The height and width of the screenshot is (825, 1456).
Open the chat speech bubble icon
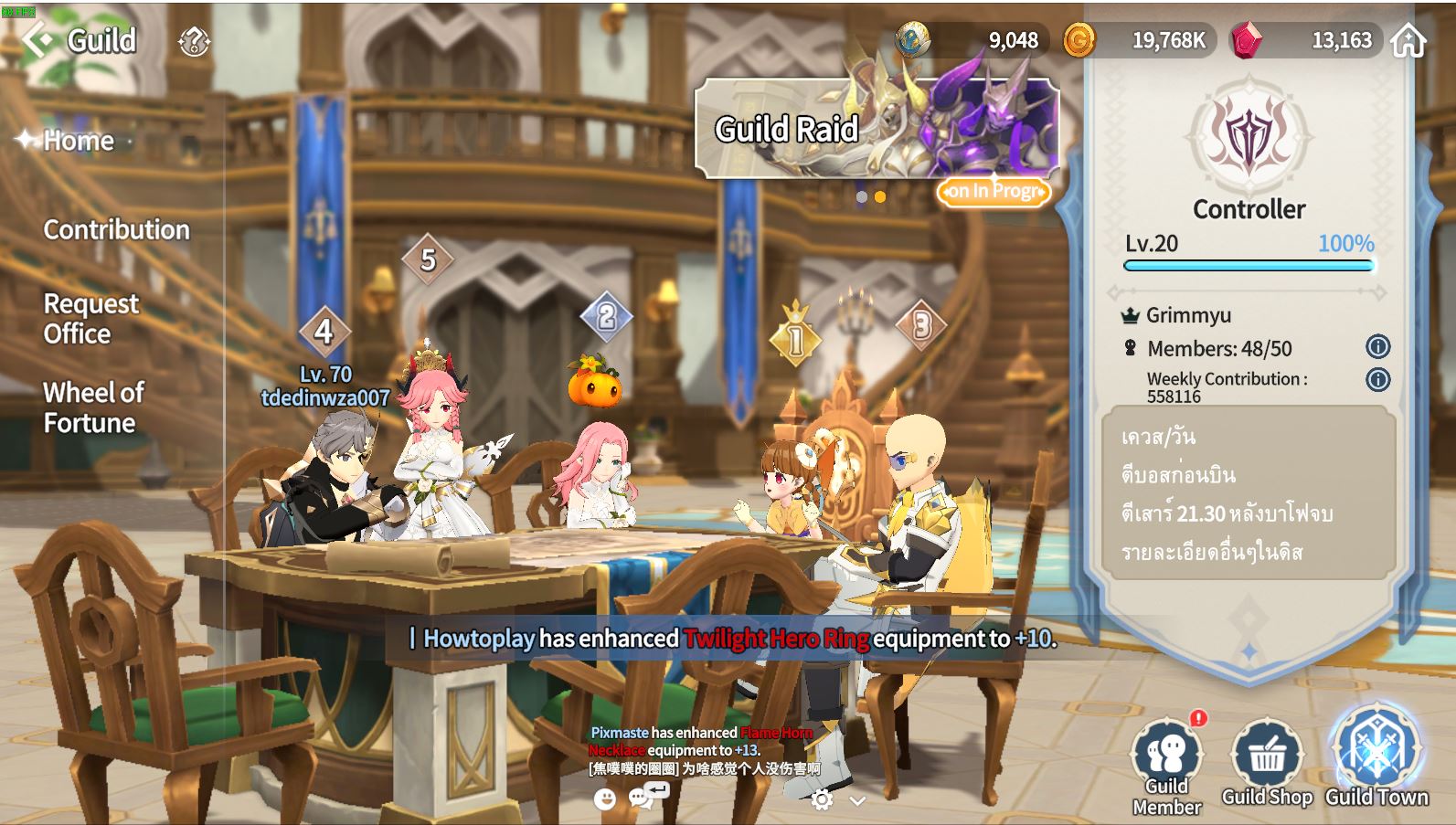[642, 799]
